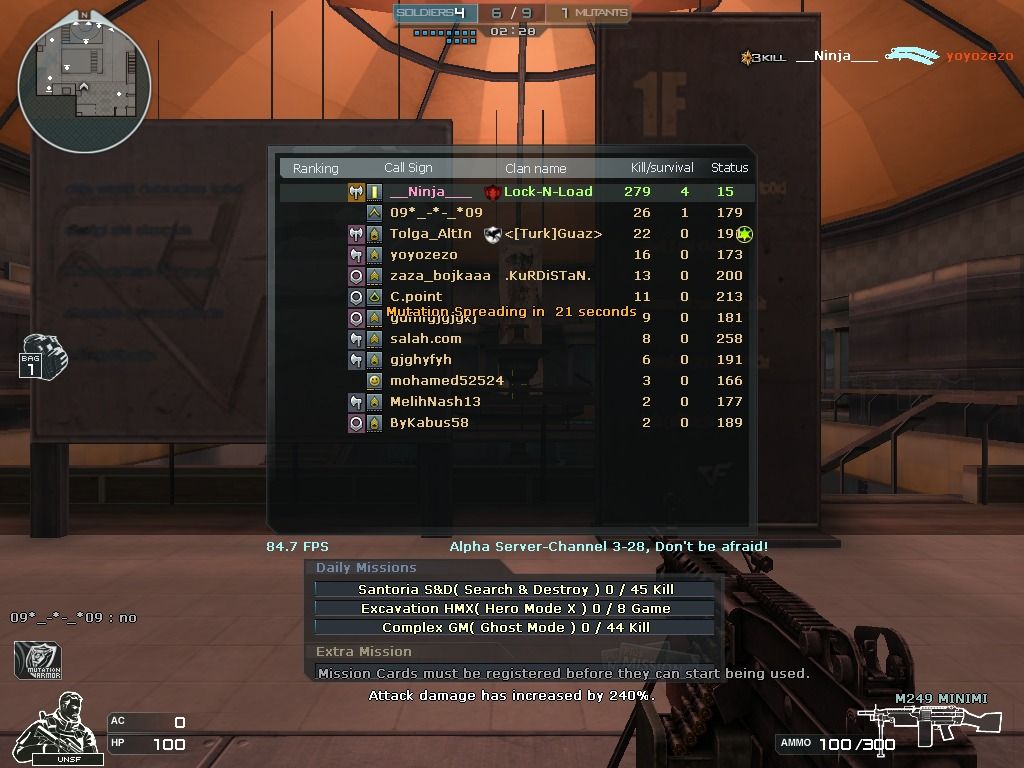Open the Santoria S&D daily mission

[515, 590]
